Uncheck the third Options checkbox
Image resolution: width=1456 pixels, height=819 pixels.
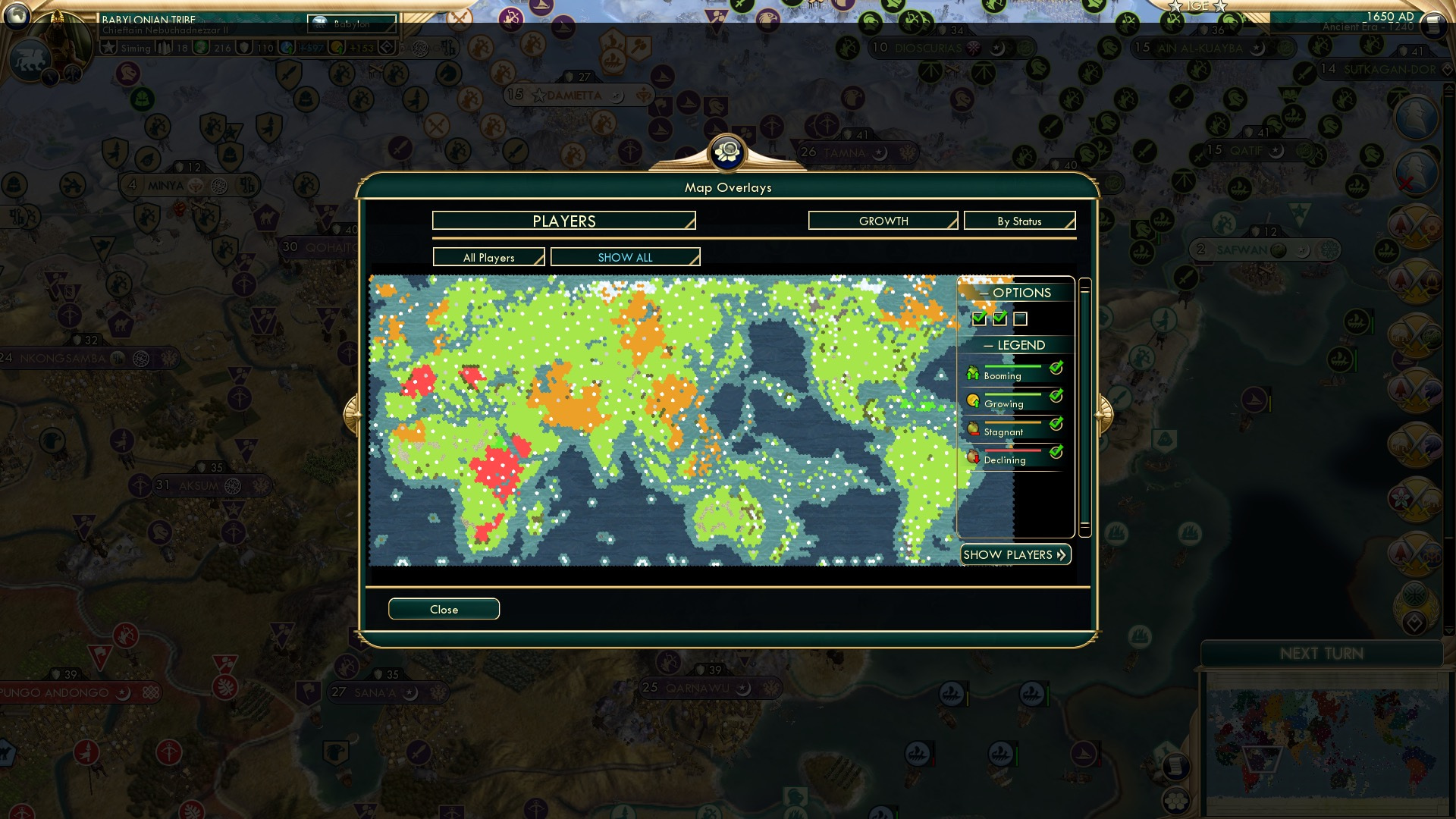[x=1021, y=318]
